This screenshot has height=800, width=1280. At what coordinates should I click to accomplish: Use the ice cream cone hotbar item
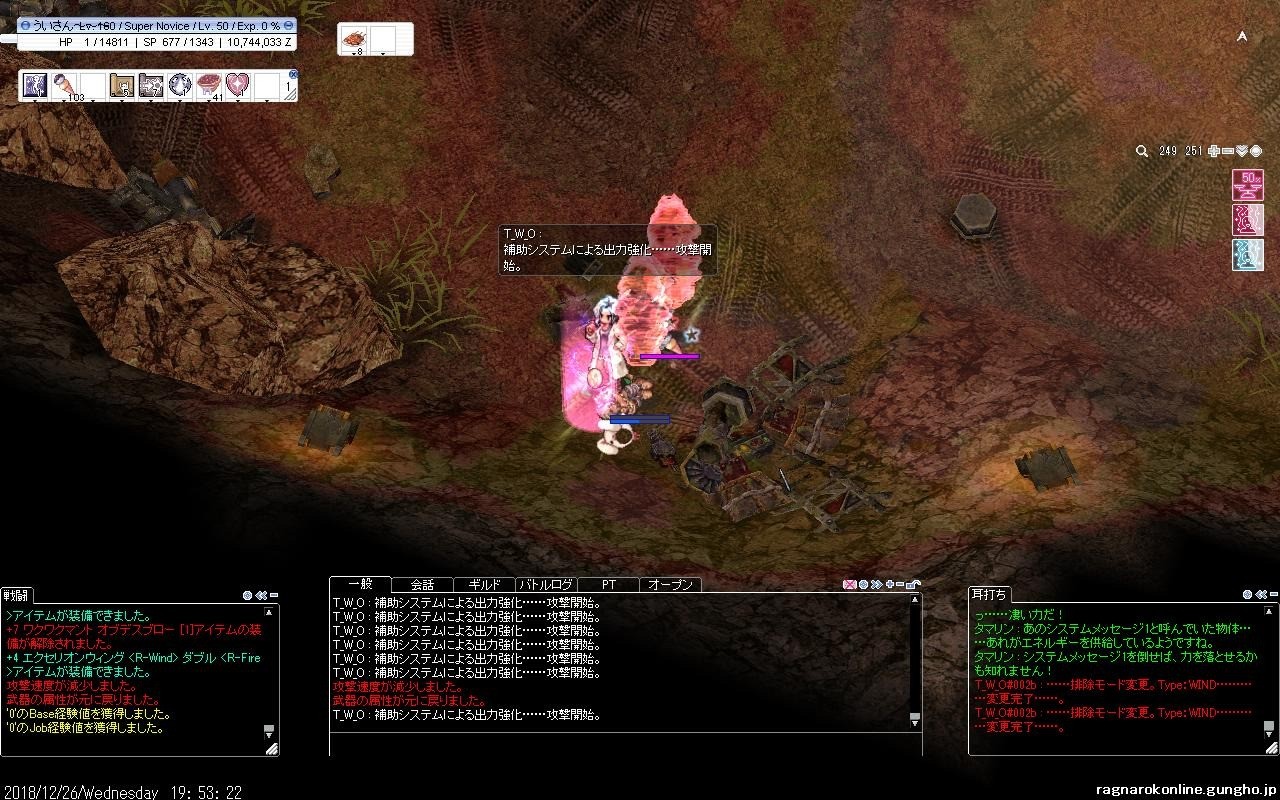pyautogui.click(x=64, y=85)
